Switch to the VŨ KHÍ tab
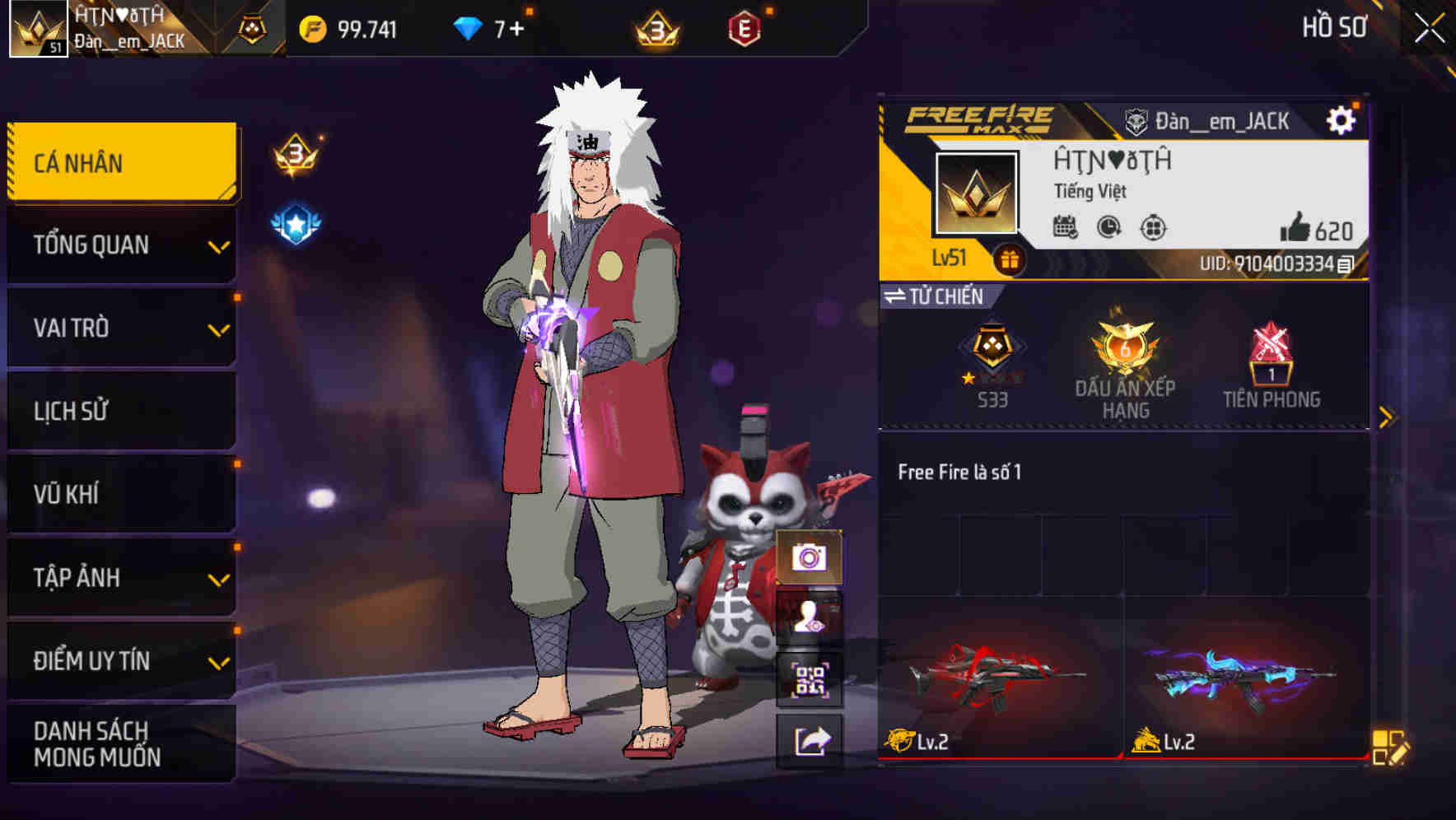1456x820 pixels. click(x=120, y=494)
